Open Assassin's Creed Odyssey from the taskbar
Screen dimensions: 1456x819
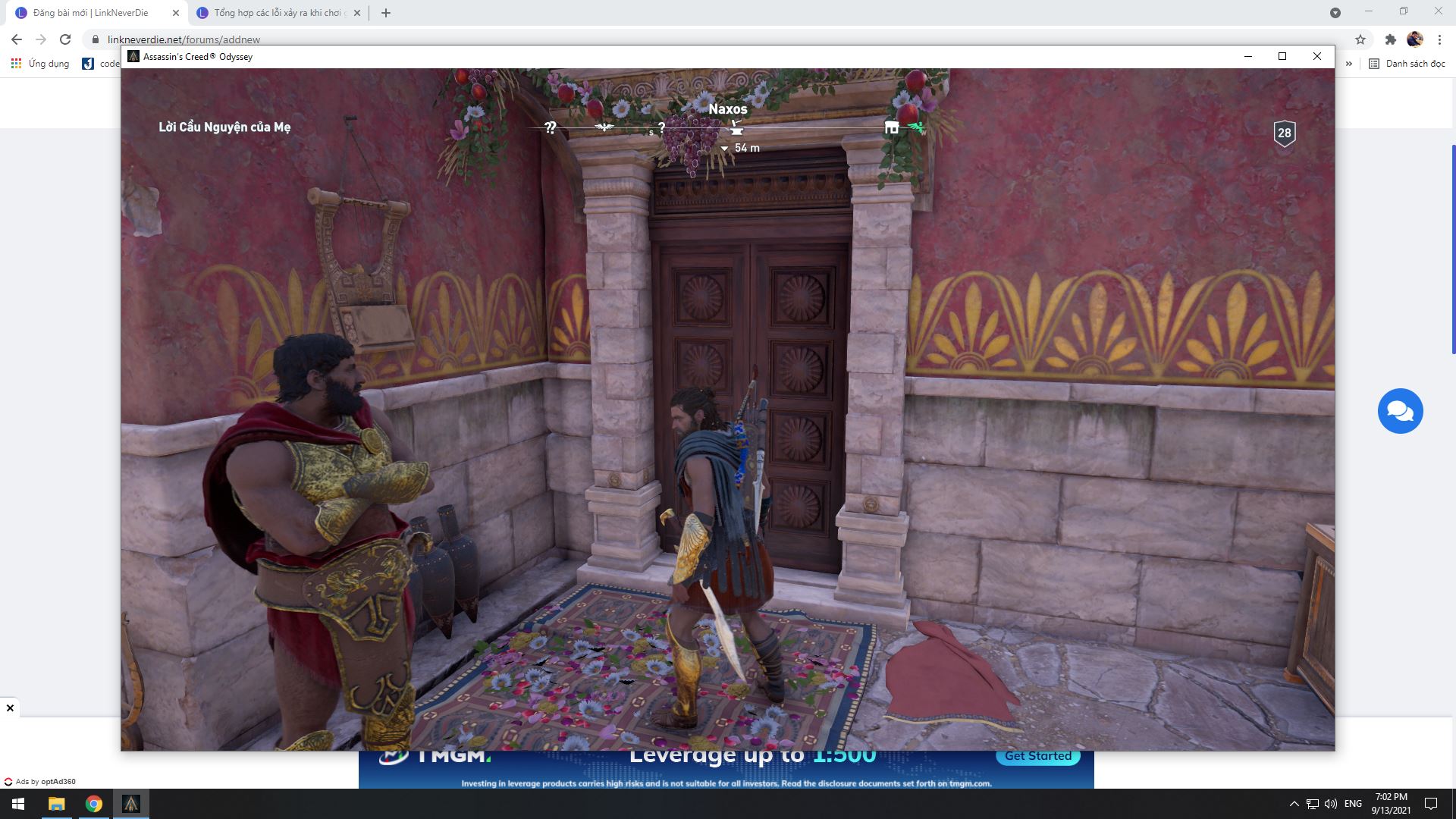pyautogui.click(x=130, y=803)
